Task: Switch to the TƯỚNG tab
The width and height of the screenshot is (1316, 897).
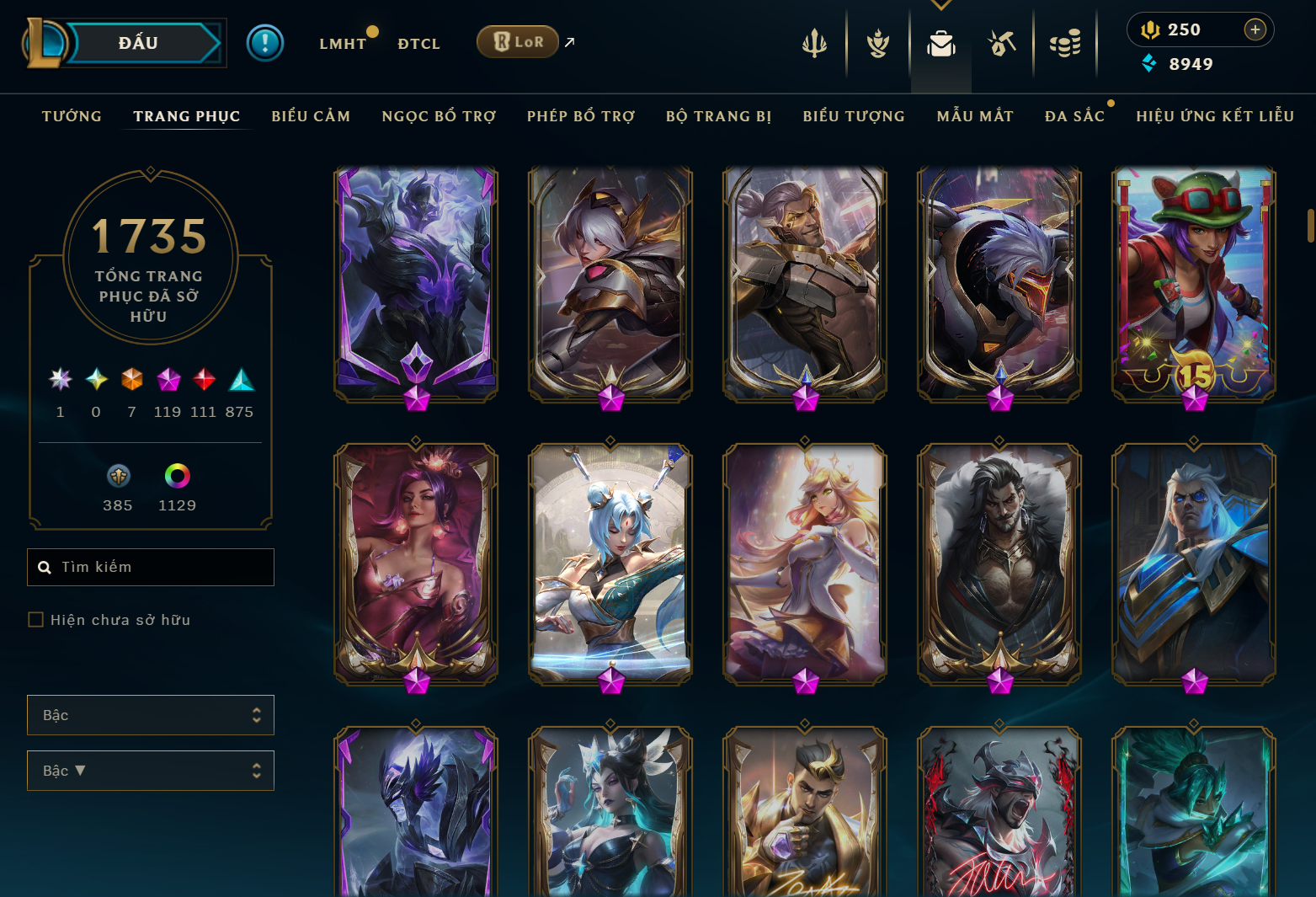Action: (x=72, y=115)
